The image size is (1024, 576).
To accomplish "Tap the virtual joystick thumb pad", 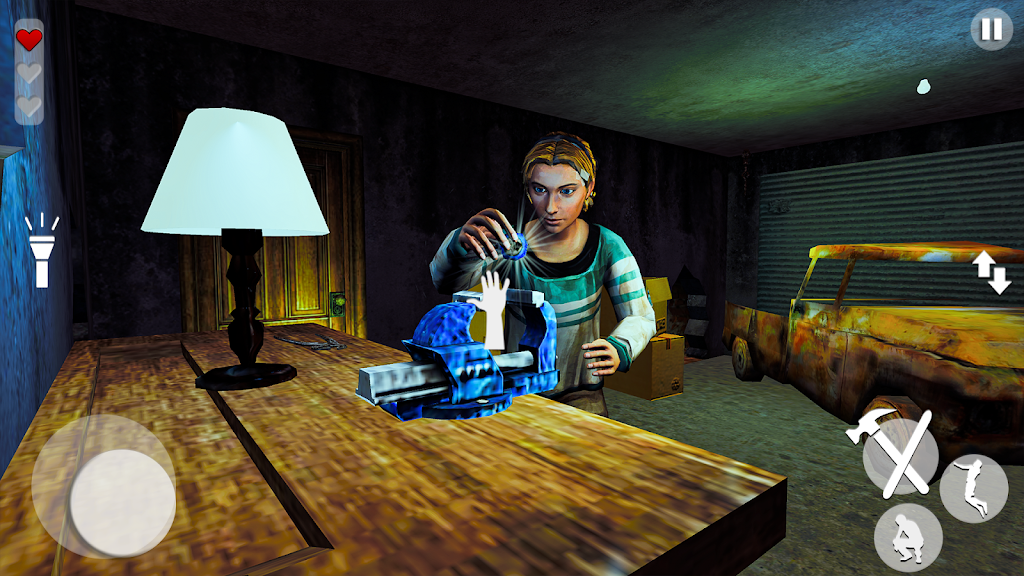I will point(122,502).
